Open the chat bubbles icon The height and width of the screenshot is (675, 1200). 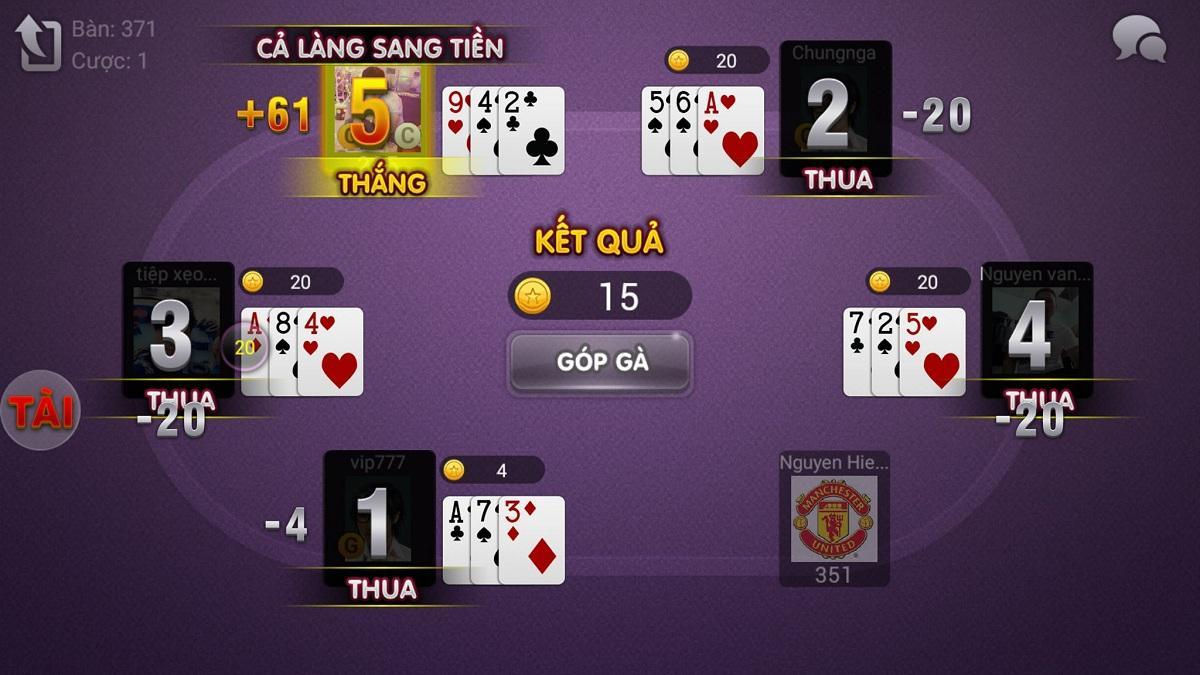1139,40
